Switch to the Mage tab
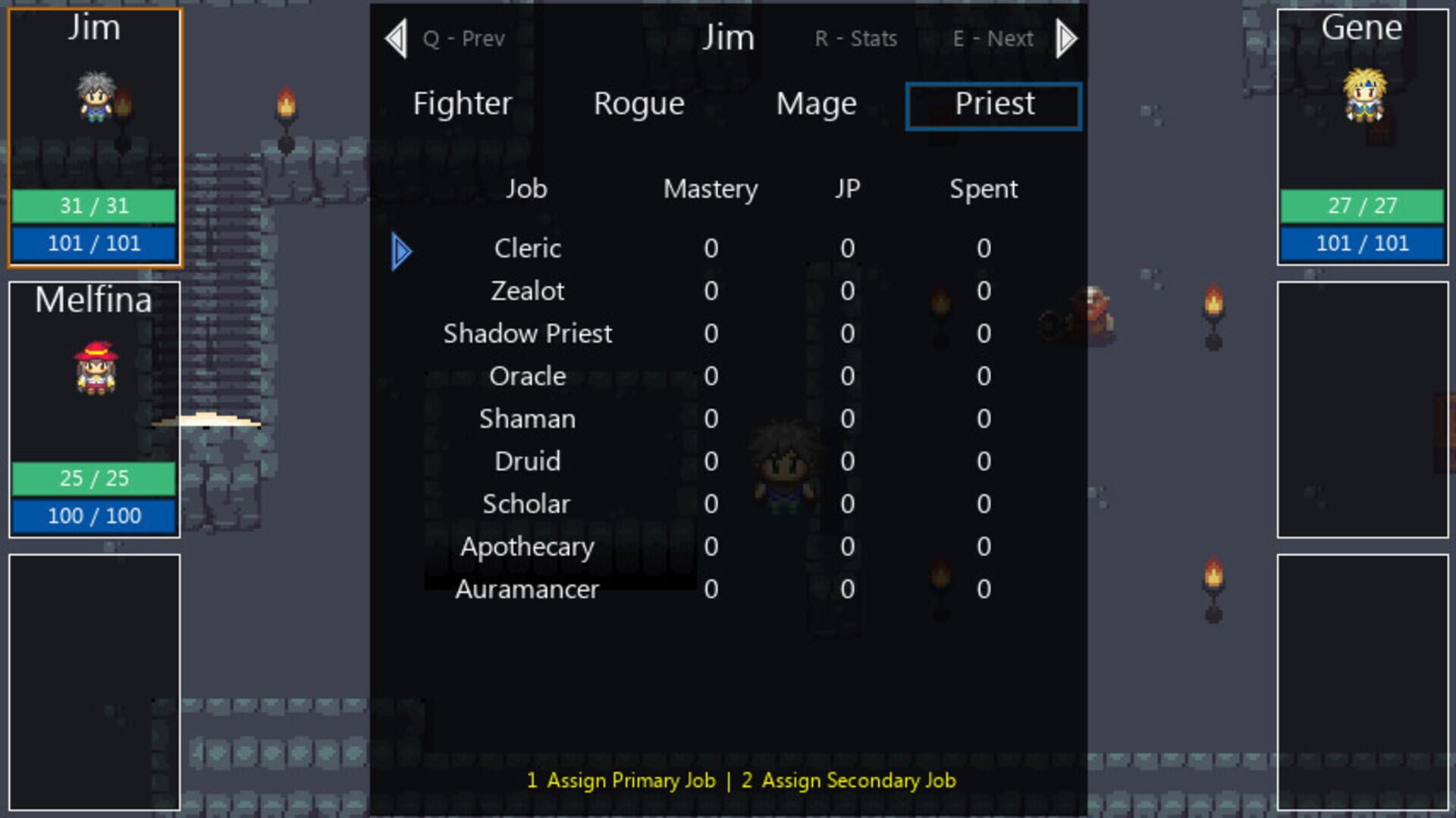Viewport: 1456px width, 818px height. [815, 105]
